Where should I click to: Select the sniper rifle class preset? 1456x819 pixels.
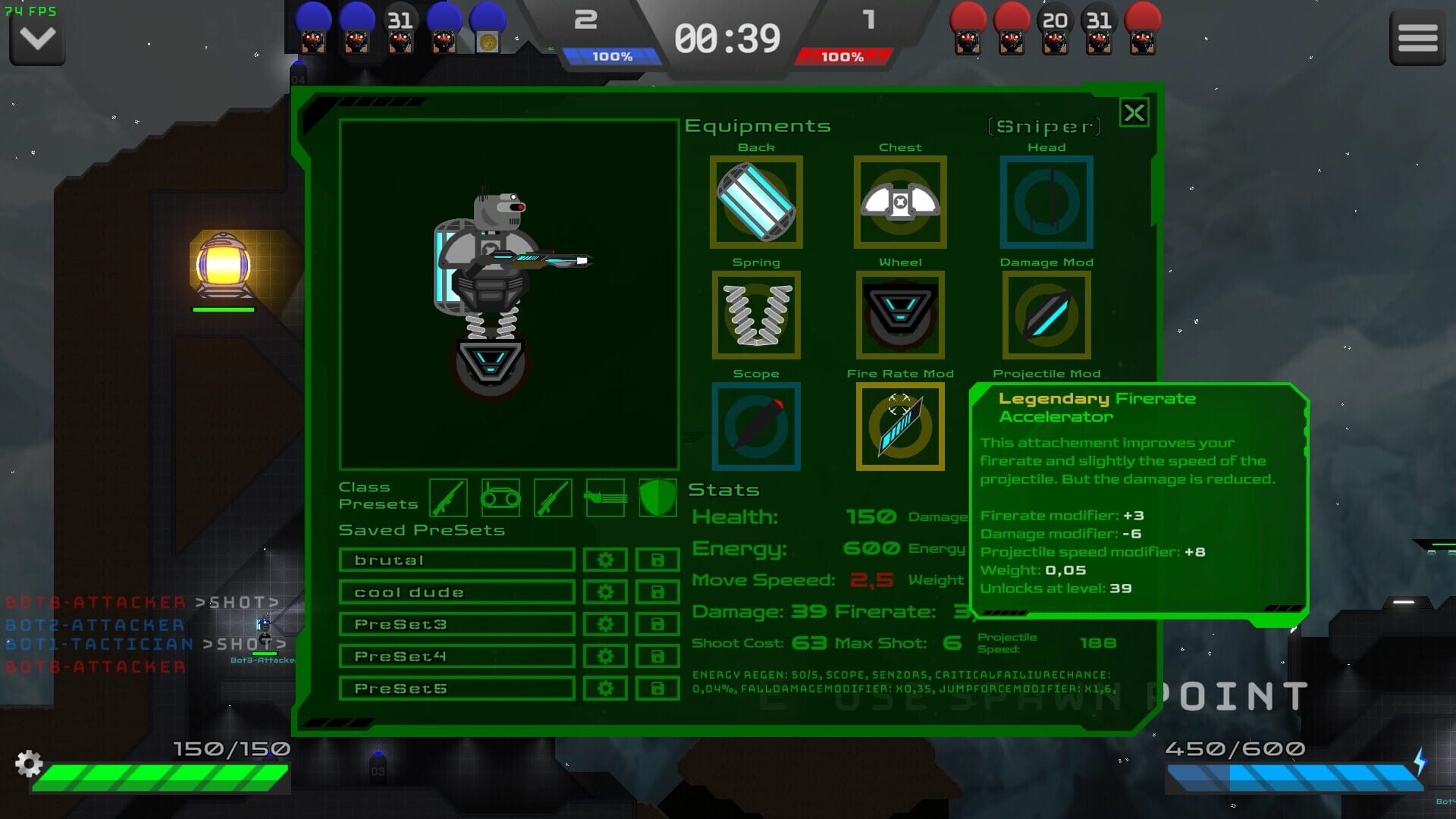(554, 497)
